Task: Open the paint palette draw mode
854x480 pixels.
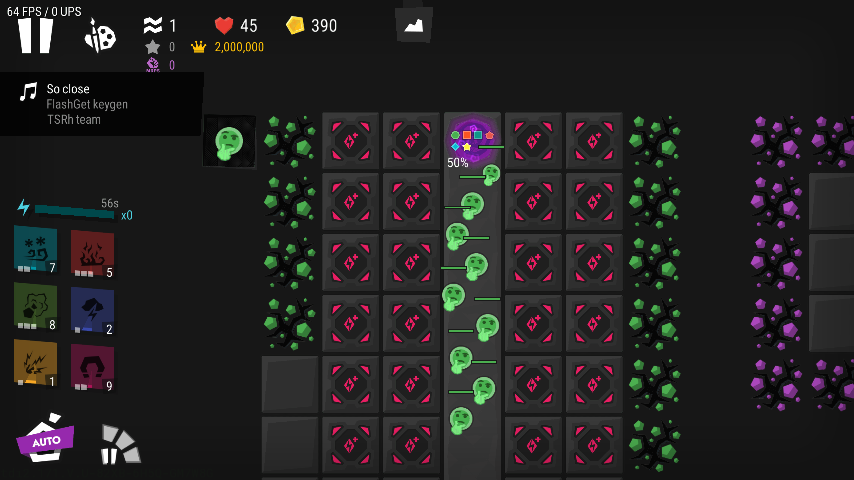Action: (x=100, y=37)
